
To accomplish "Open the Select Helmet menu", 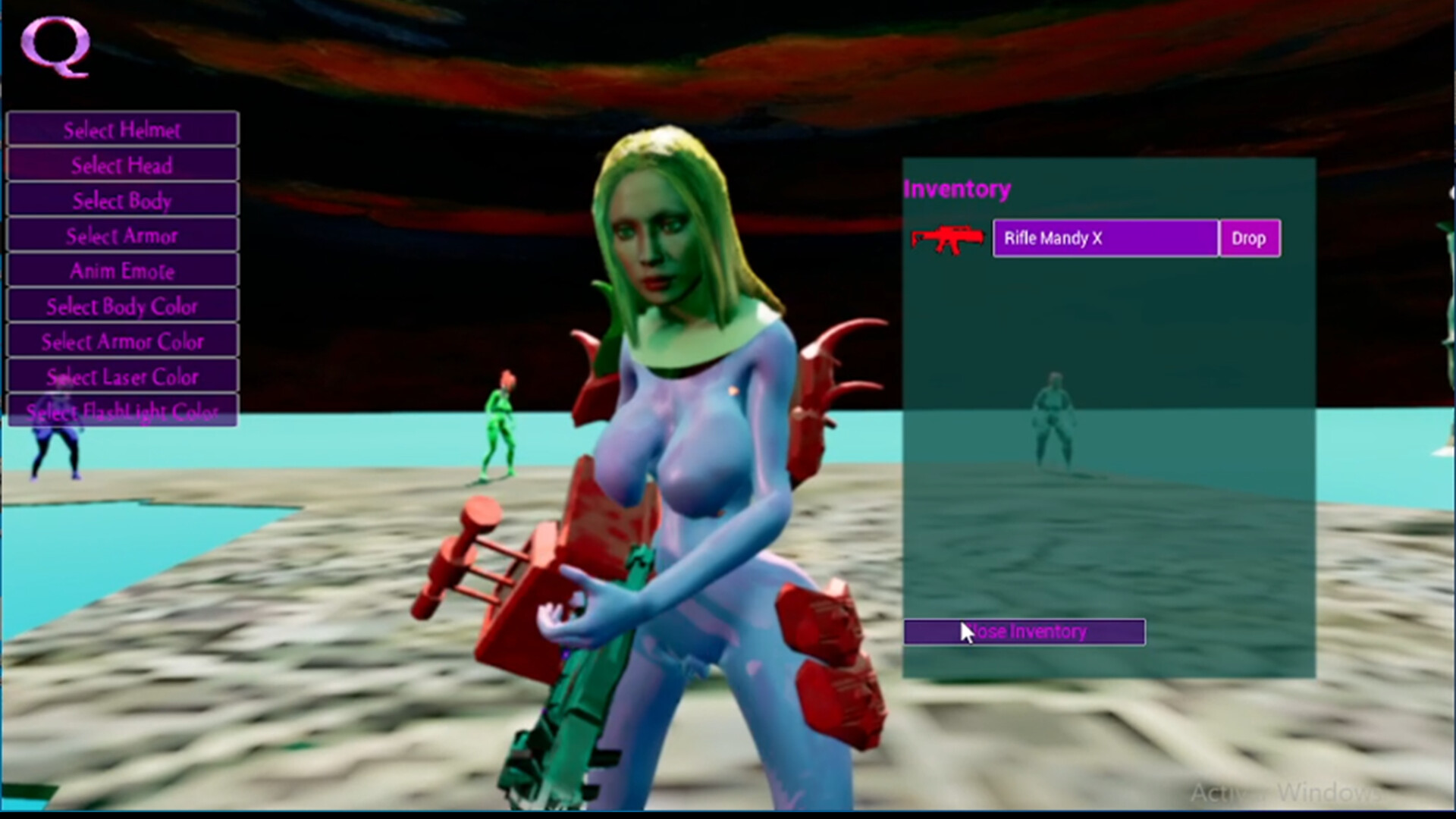I will (121, 129).
